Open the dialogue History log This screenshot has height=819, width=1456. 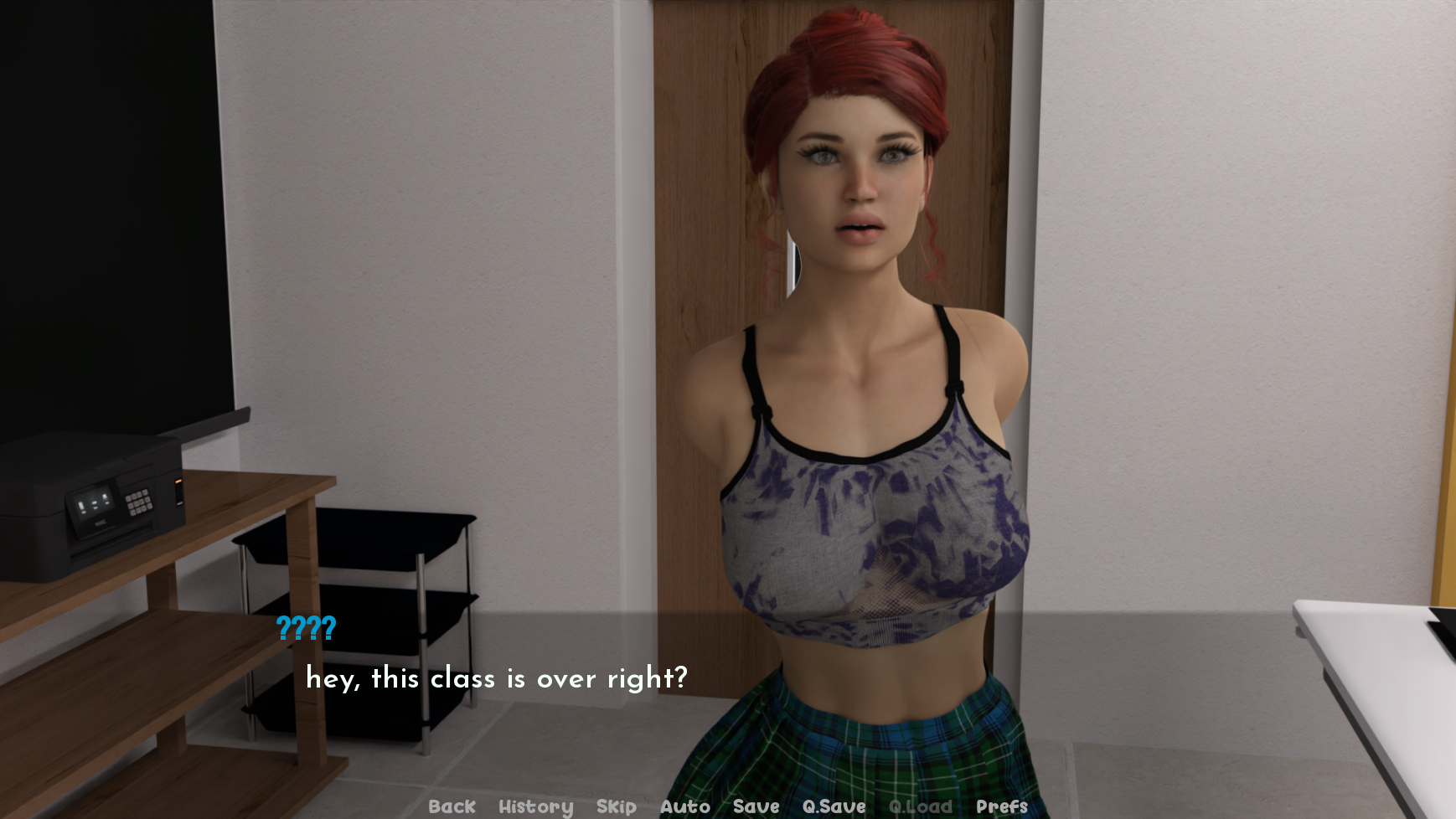(x=535, y=806)
